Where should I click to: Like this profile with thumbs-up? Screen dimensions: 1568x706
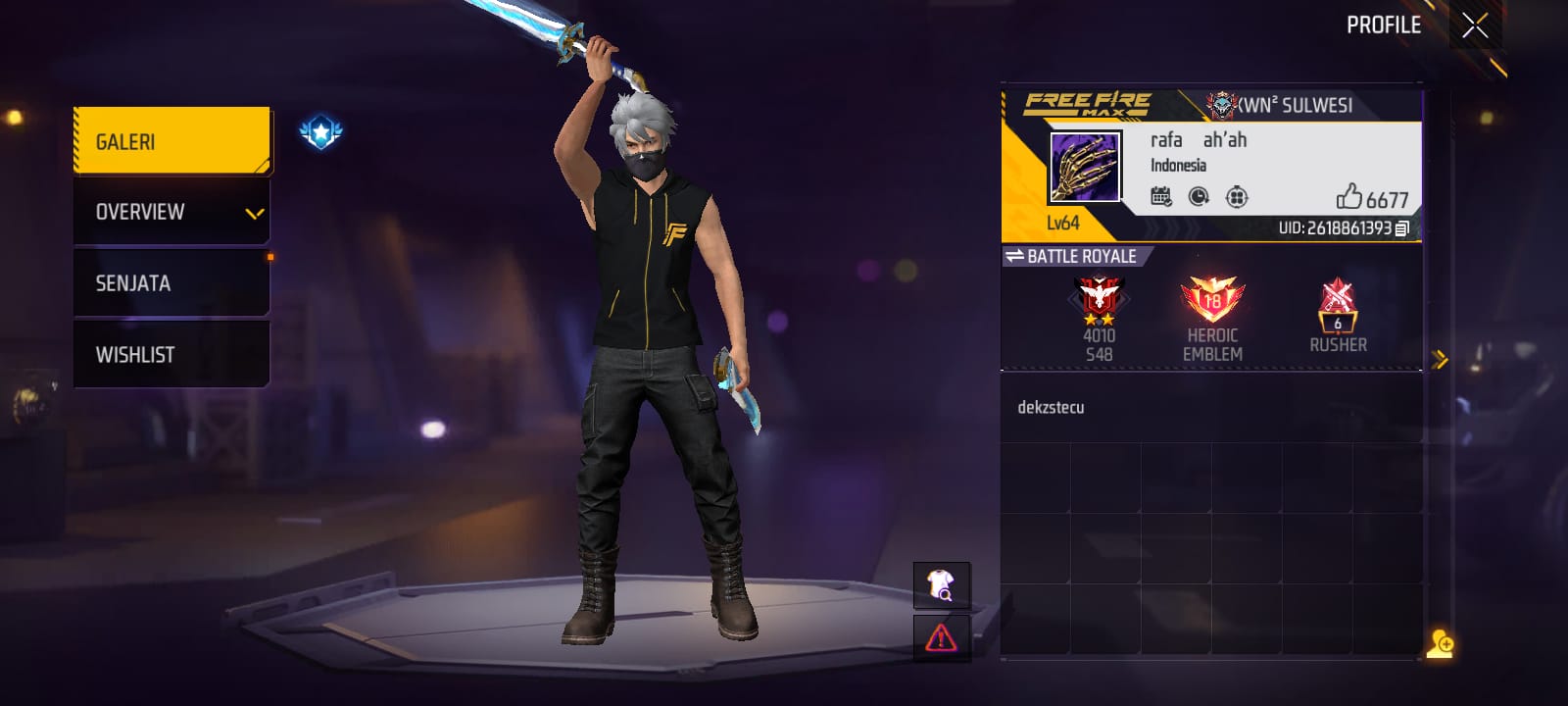point(1350,197)
